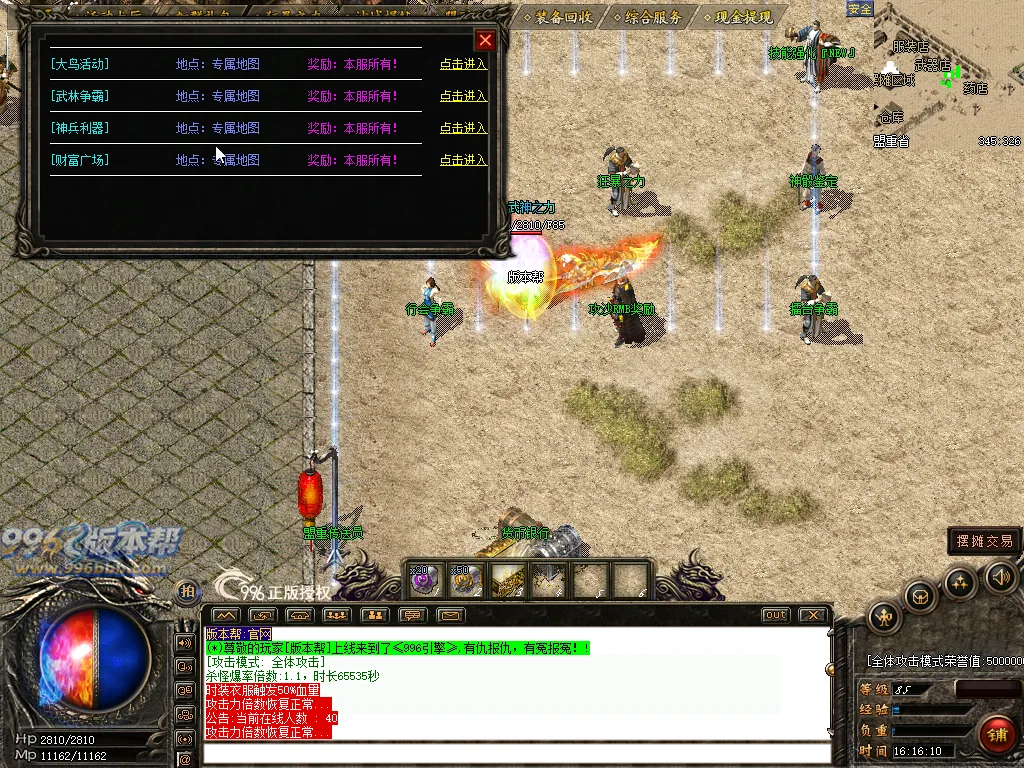Enter the 神兵利器 activity

point(463,128)
